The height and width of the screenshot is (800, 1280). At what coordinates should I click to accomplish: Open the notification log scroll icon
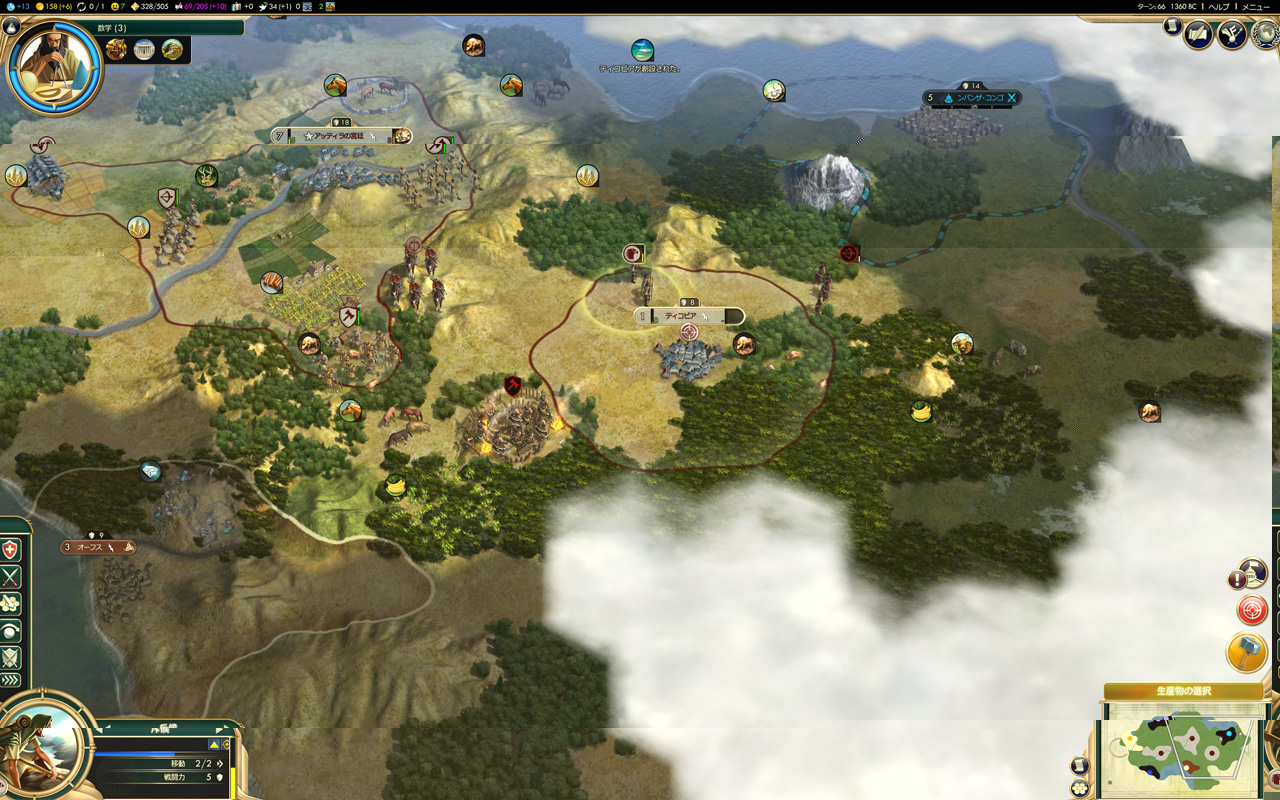(x=1172, y=27)
